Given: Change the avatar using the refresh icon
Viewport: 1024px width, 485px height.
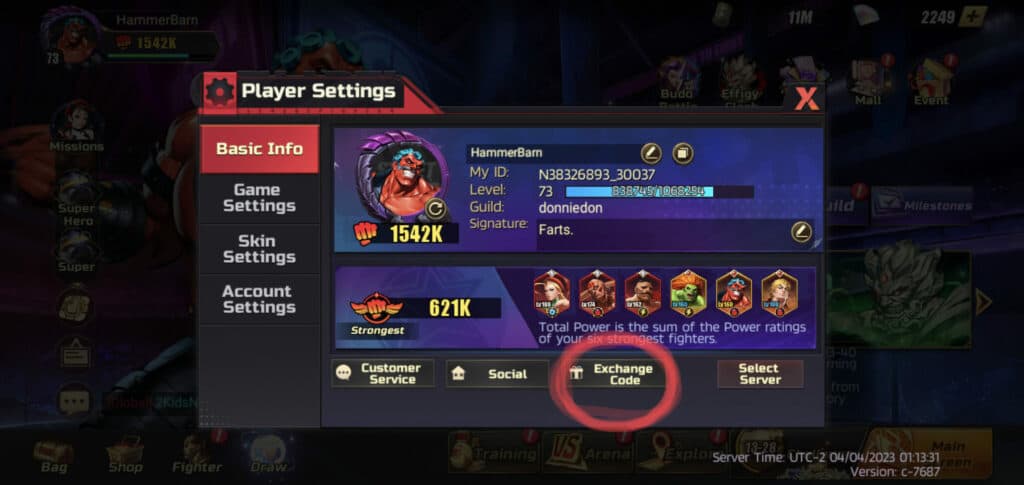Looking at the screenshot, I should (x=434, y=209).
